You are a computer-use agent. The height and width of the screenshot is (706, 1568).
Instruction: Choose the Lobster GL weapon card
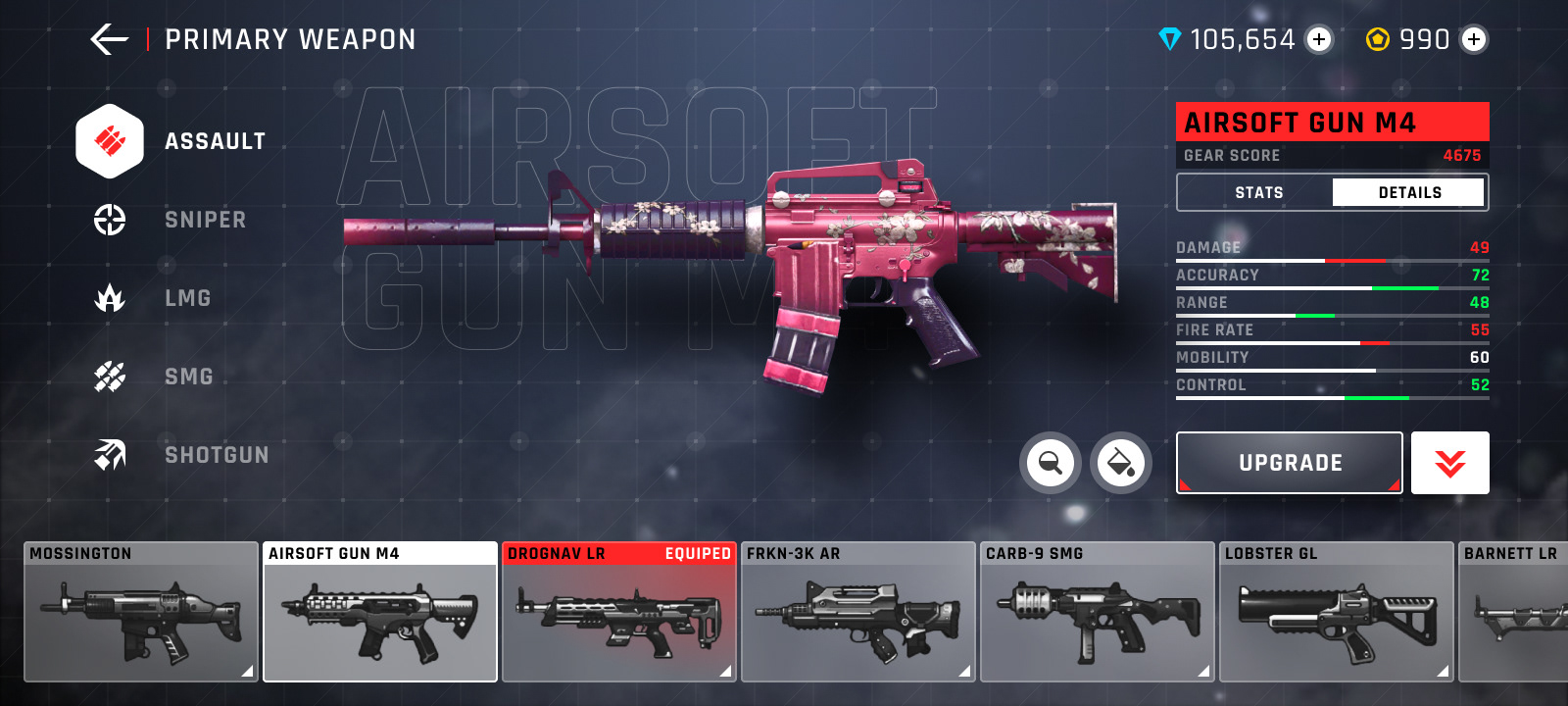(1337, 613)
